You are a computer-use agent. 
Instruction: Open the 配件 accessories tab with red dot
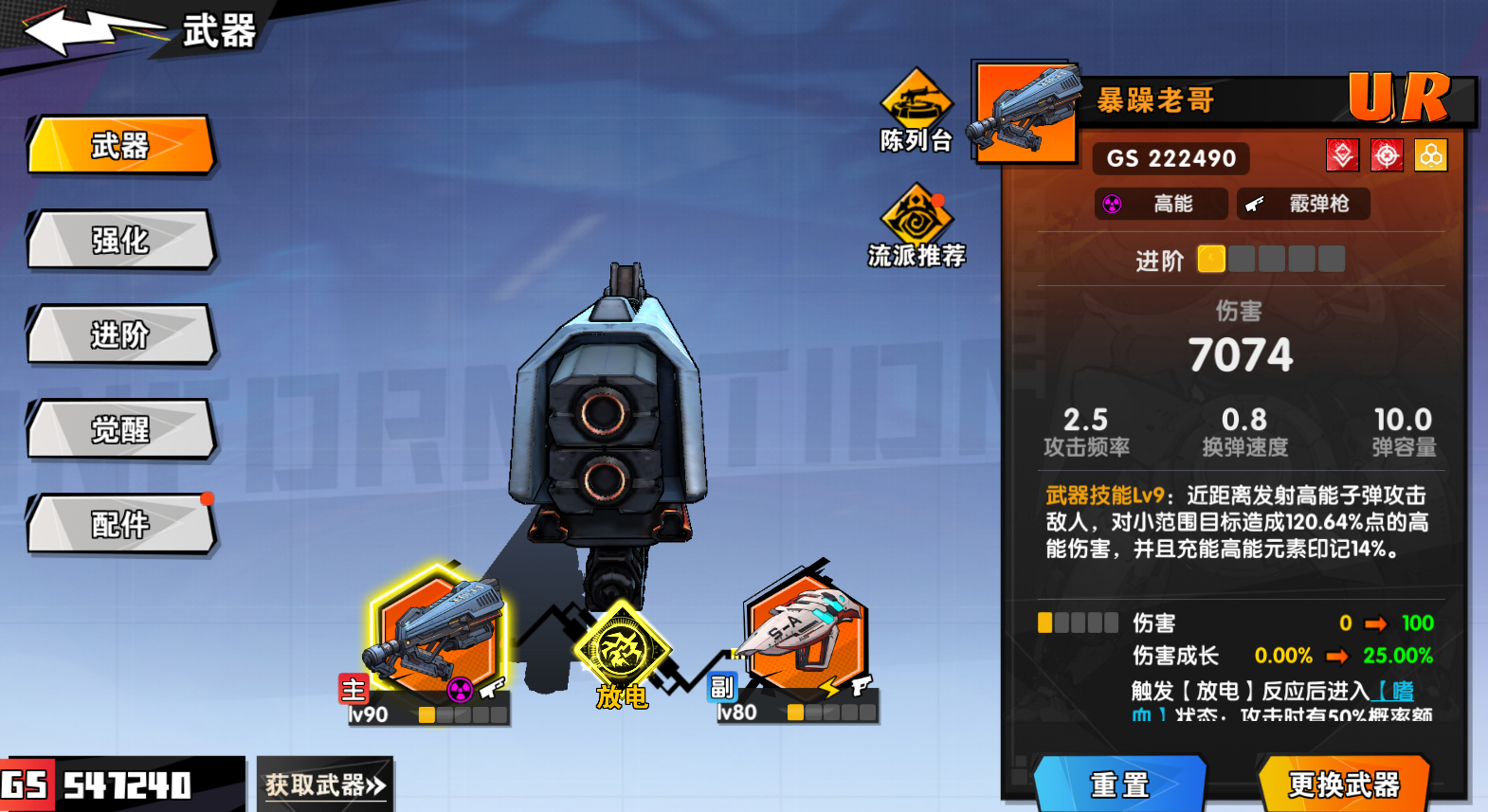(118, 524)
